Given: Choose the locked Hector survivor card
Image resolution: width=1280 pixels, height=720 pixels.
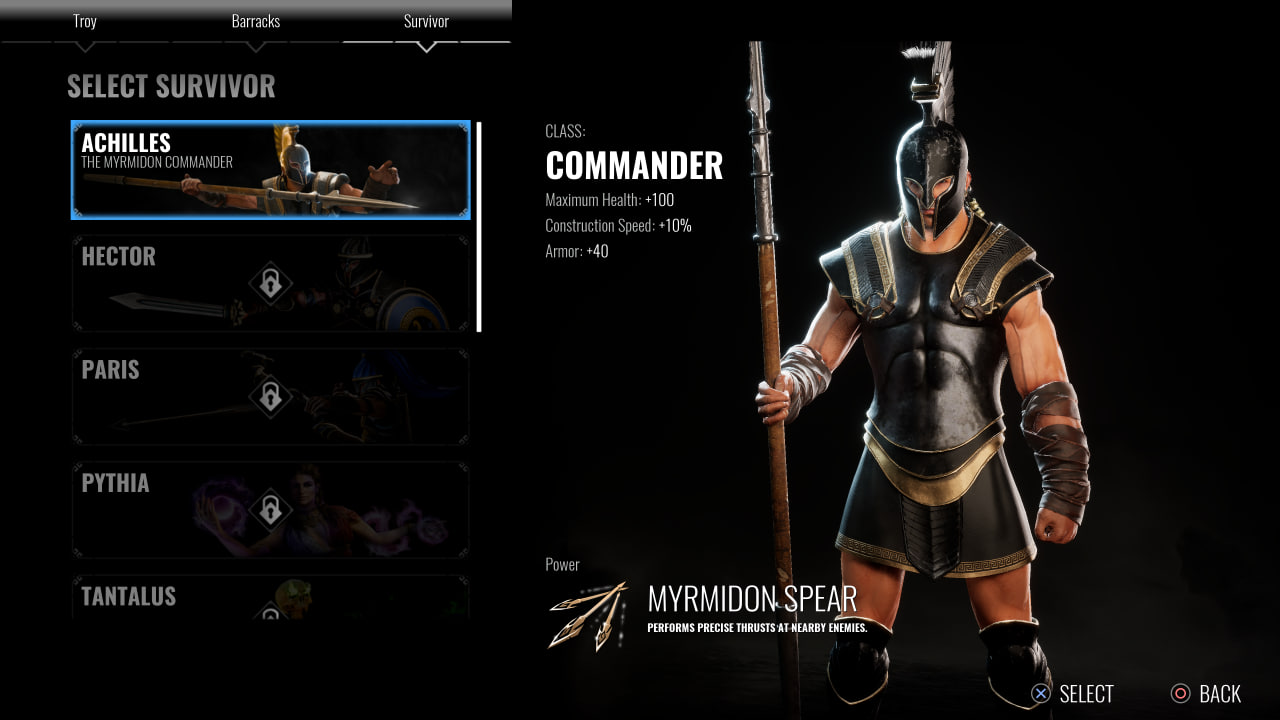Looking at the screenshot, I should [270, 283].
